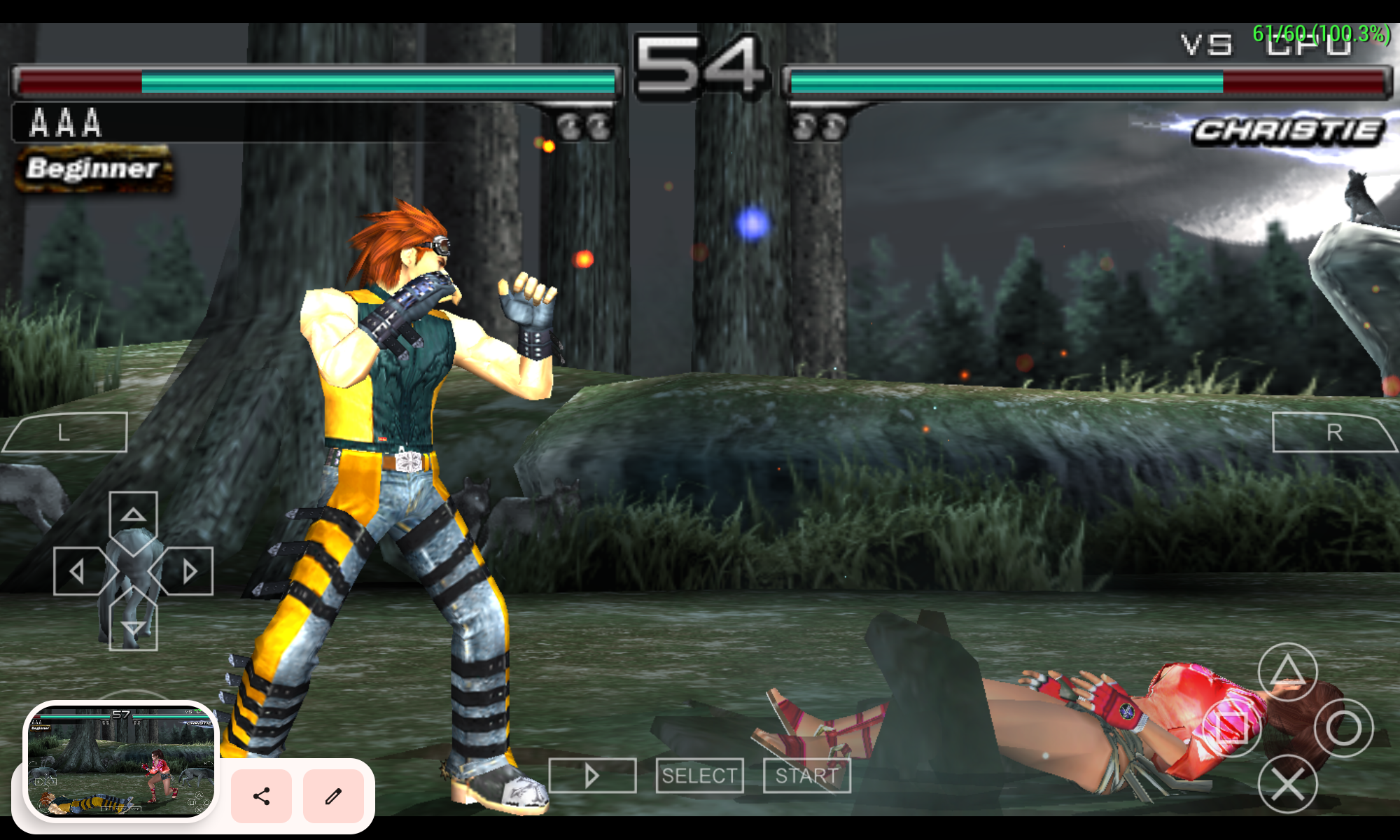This screenshot has height=840, width=1400.
Task: Toggle the fast-forward play arrow button
Action: coord(592,776)
